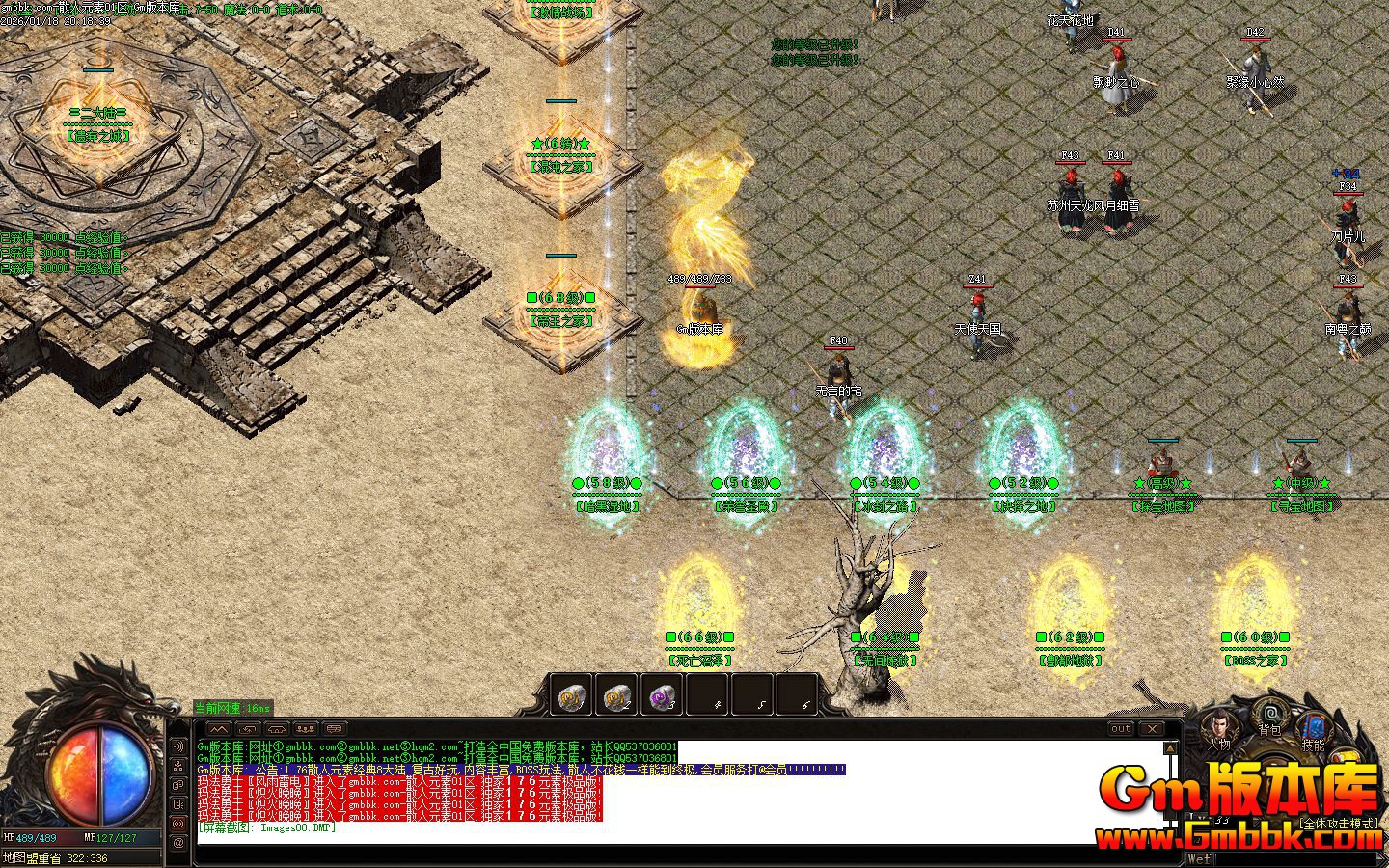The image size is (1389, 868).
Task: Toggle the topmost sound-wave chat channel button
Action: pyautogui.click(x=178, y=746)
